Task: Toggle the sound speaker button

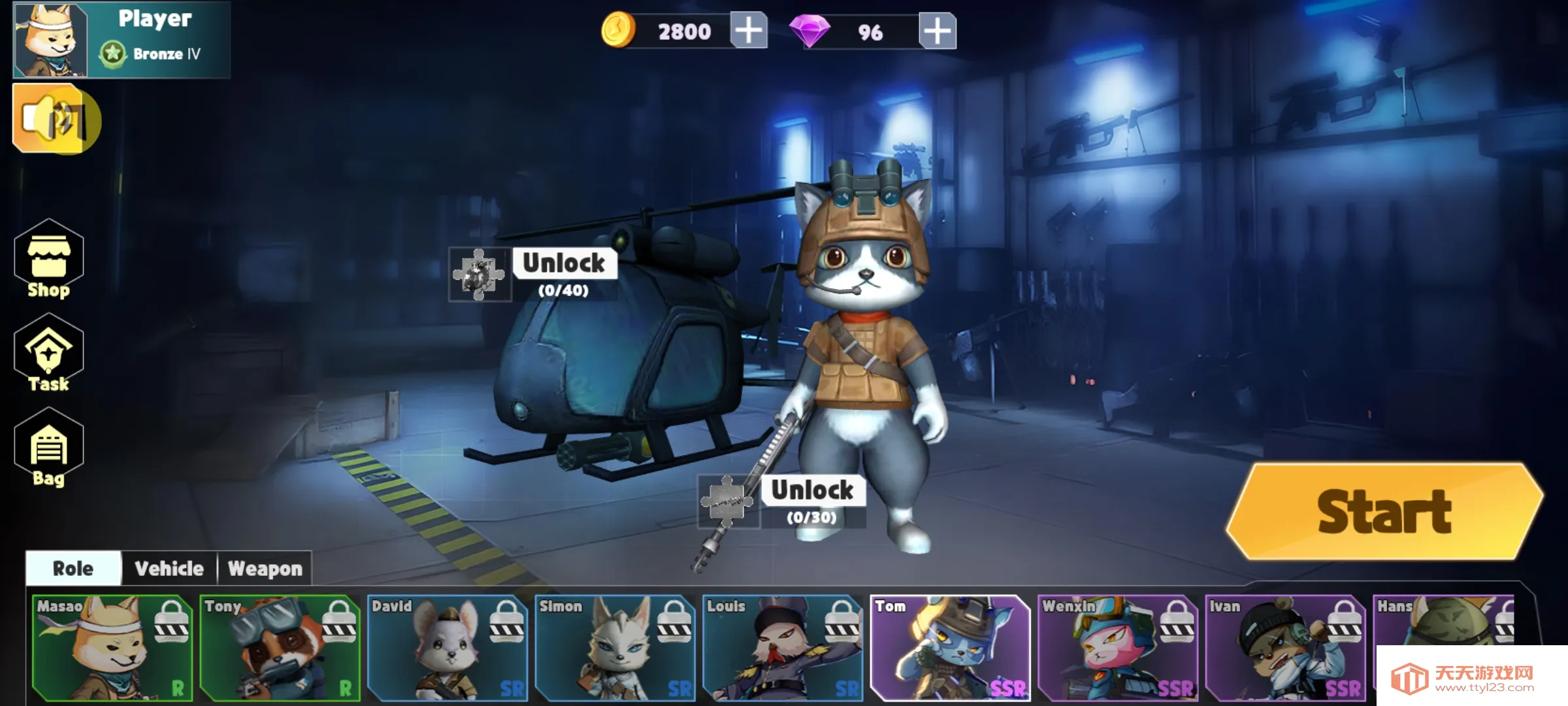Action: click(56, 119)
